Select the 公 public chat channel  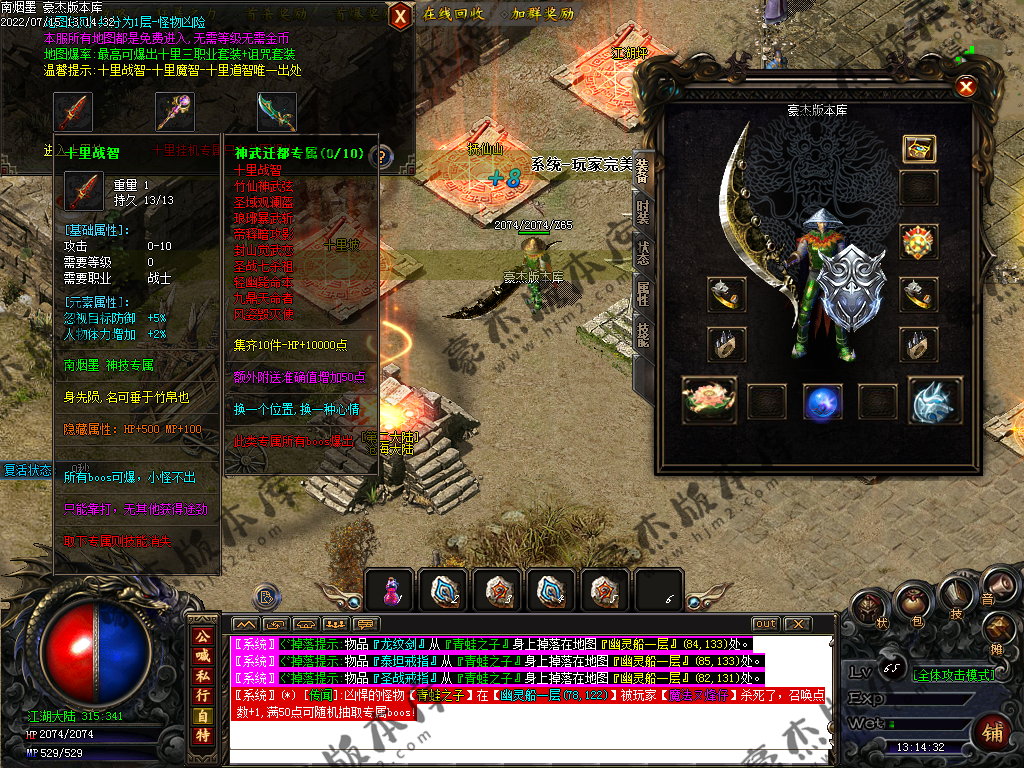(203, 636)
